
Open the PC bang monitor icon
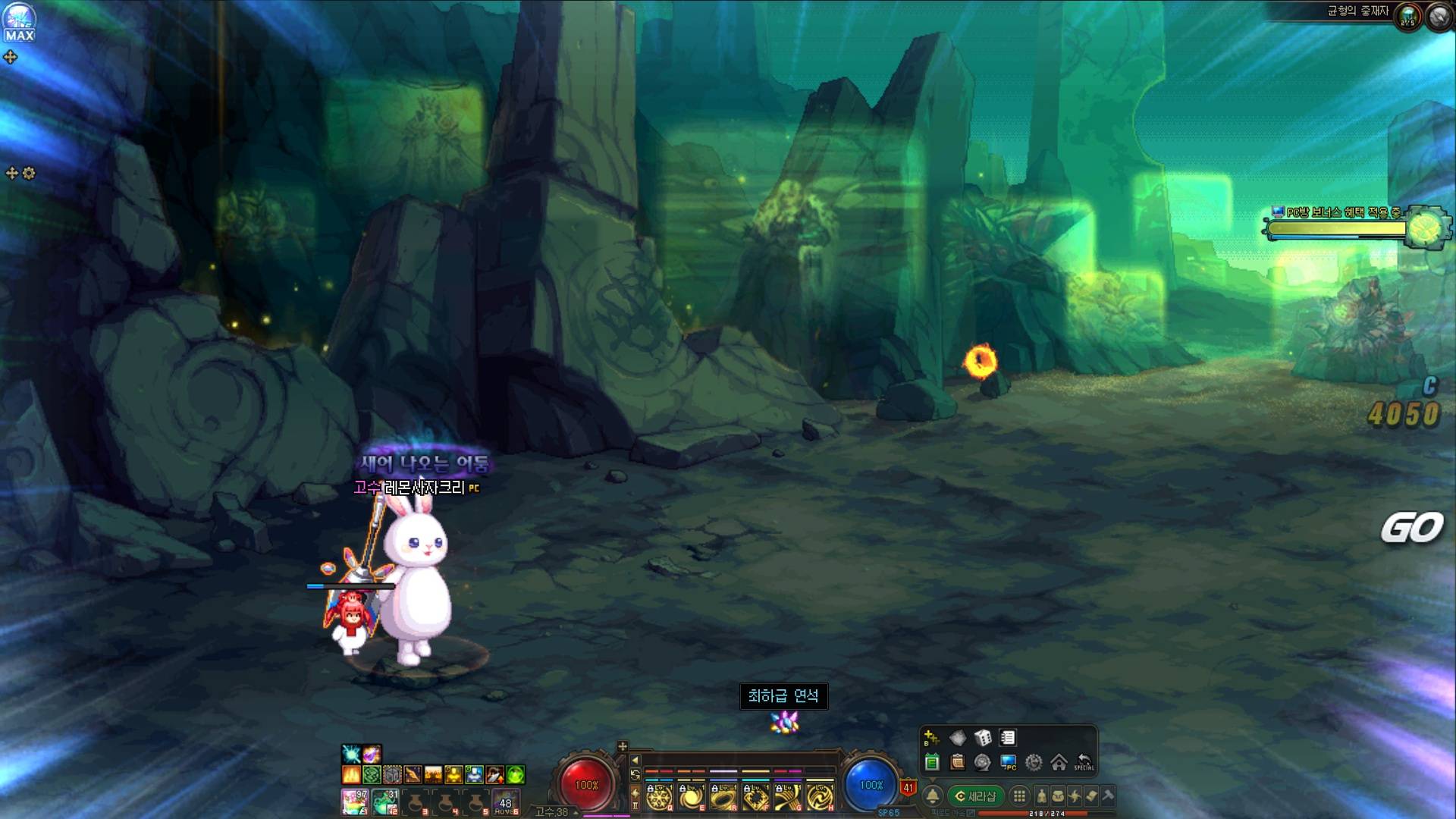click(1008, 763)
